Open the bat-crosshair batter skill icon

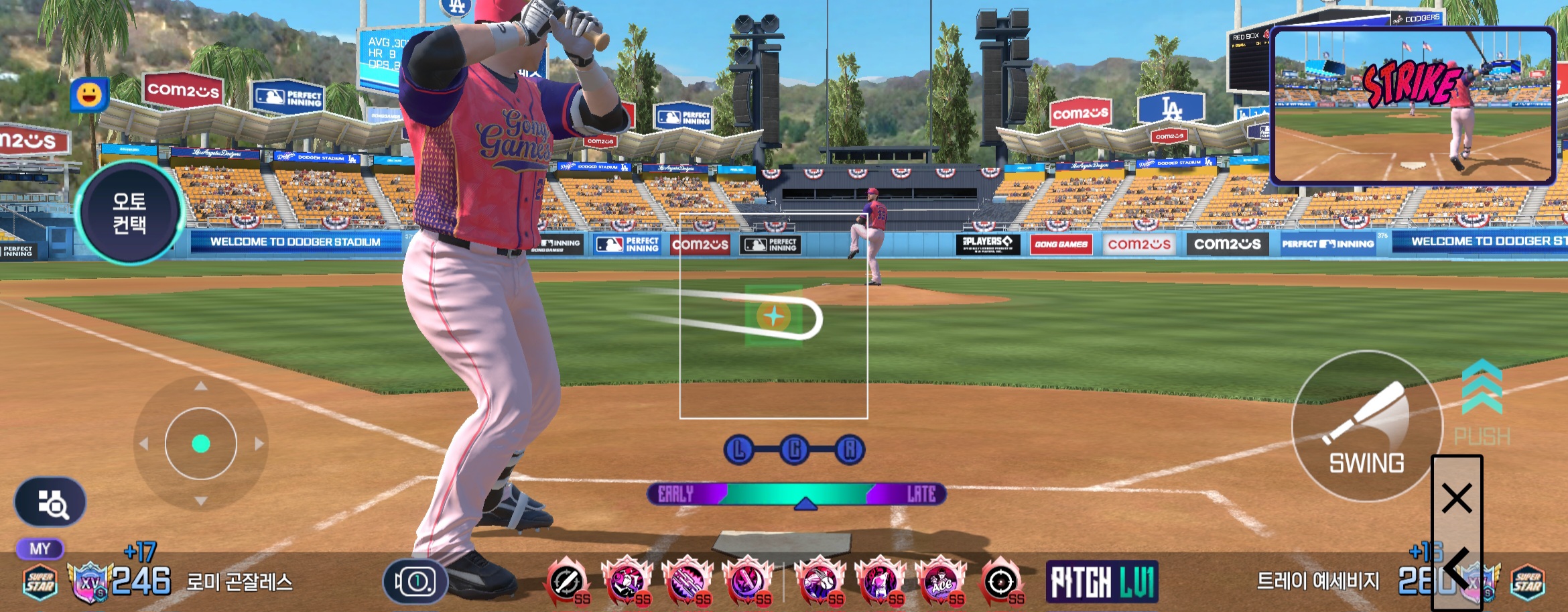pyautogui.click(x=567, y=581)
